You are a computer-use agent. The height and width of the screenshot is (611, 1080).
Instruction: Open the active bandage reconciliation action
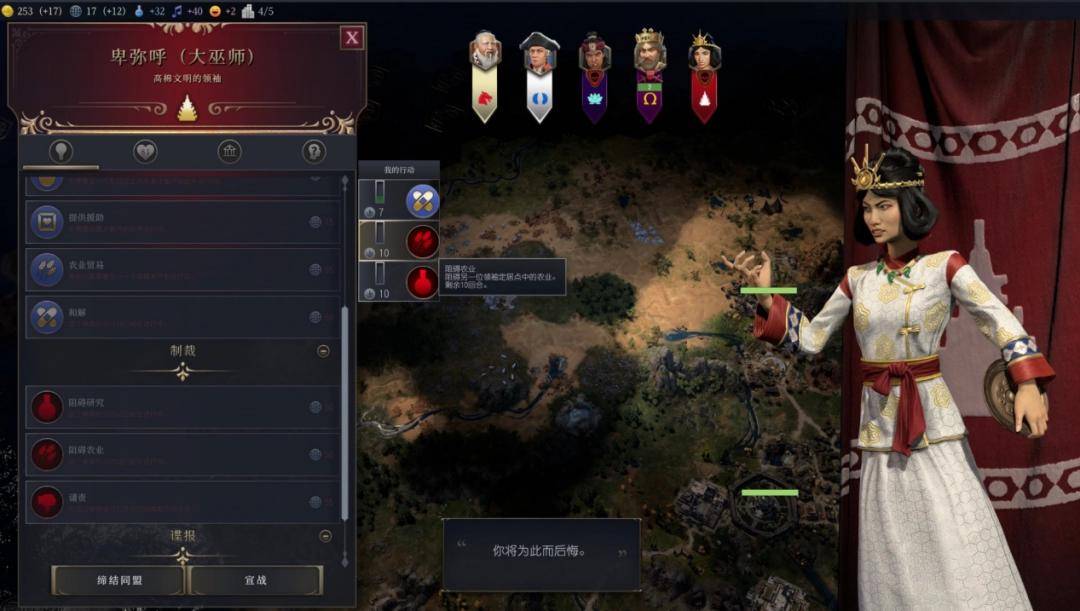pos(422,201)
